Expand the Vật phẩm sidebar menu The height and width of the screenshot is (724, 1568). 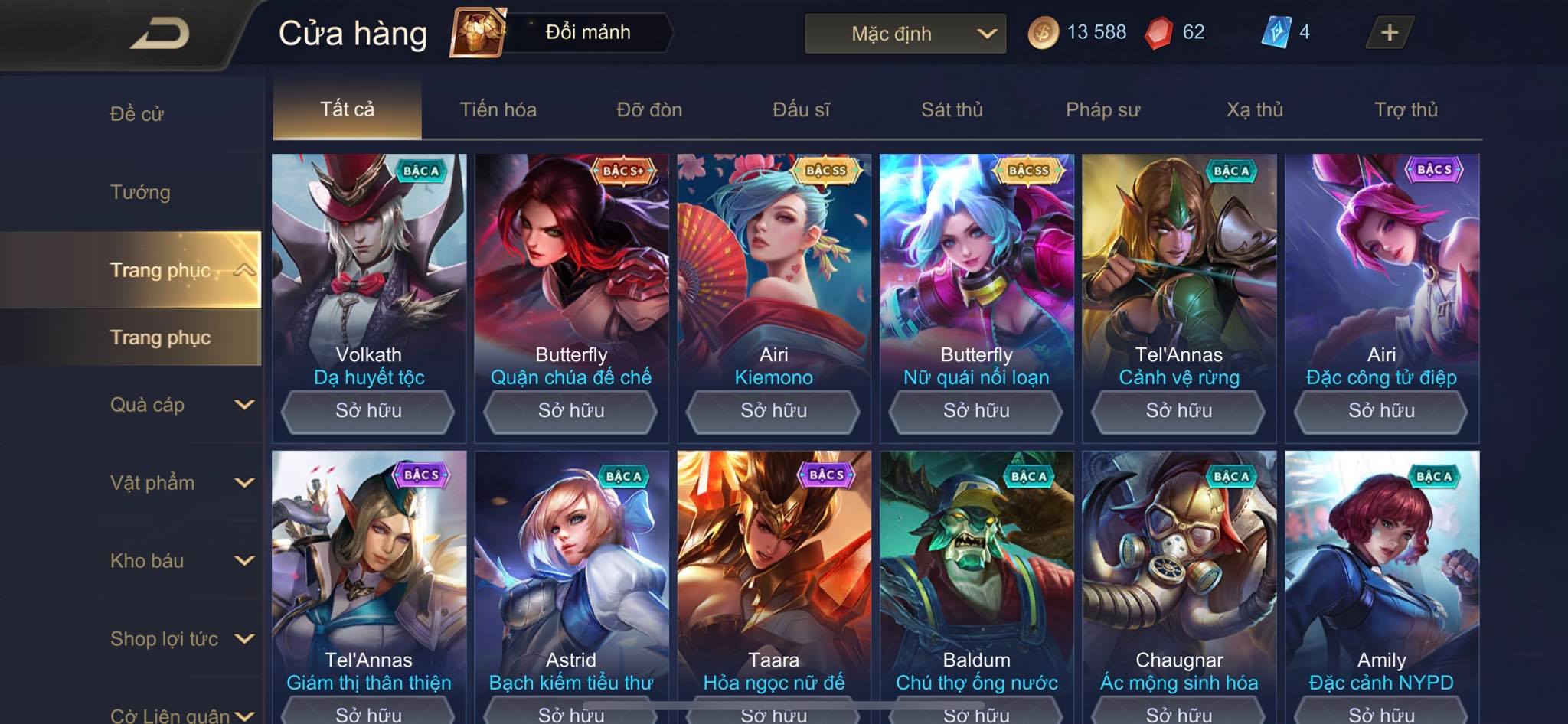180,483
